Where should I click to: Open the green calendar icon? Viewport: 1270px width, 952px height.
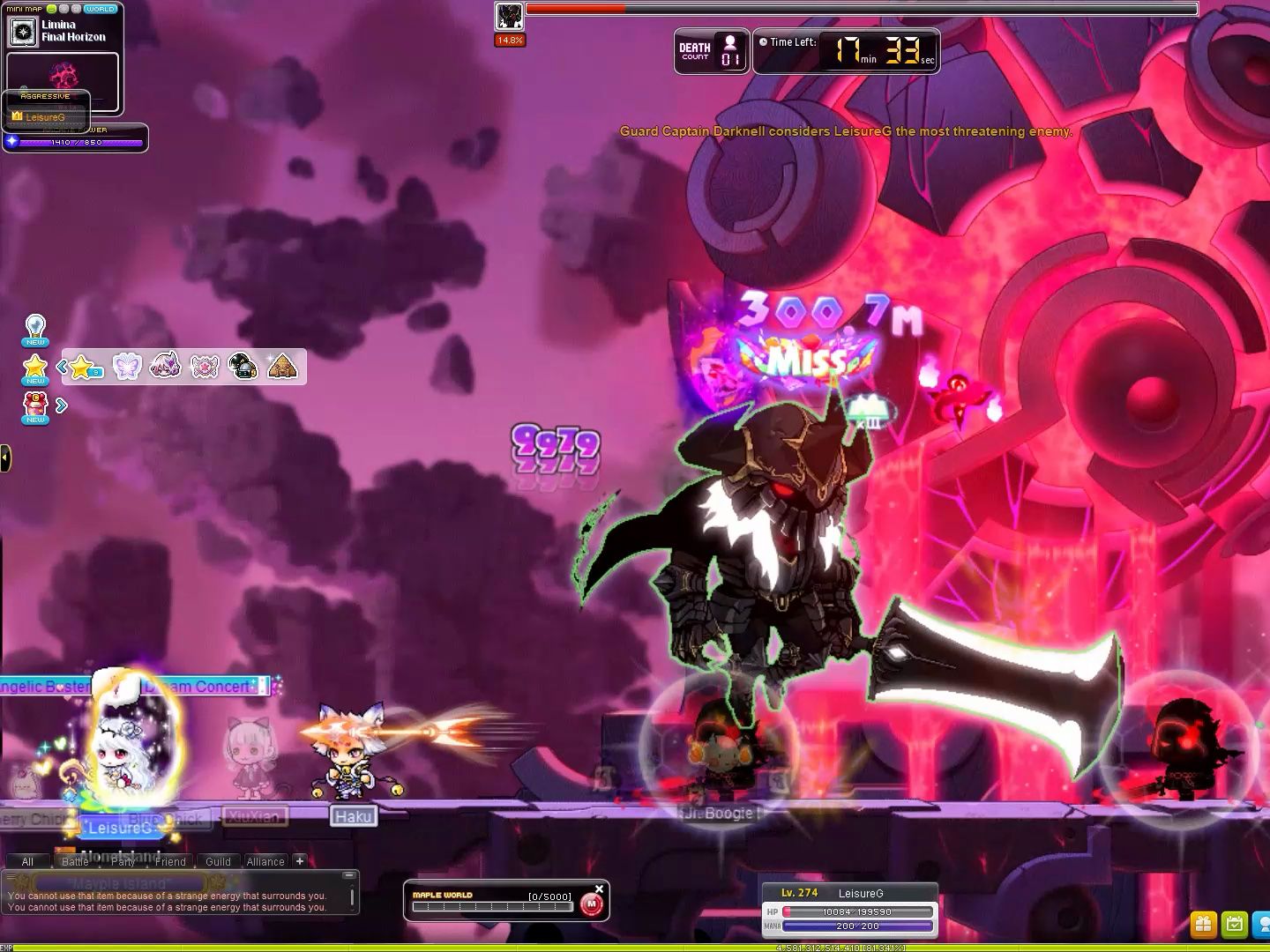pos(1235,924)
